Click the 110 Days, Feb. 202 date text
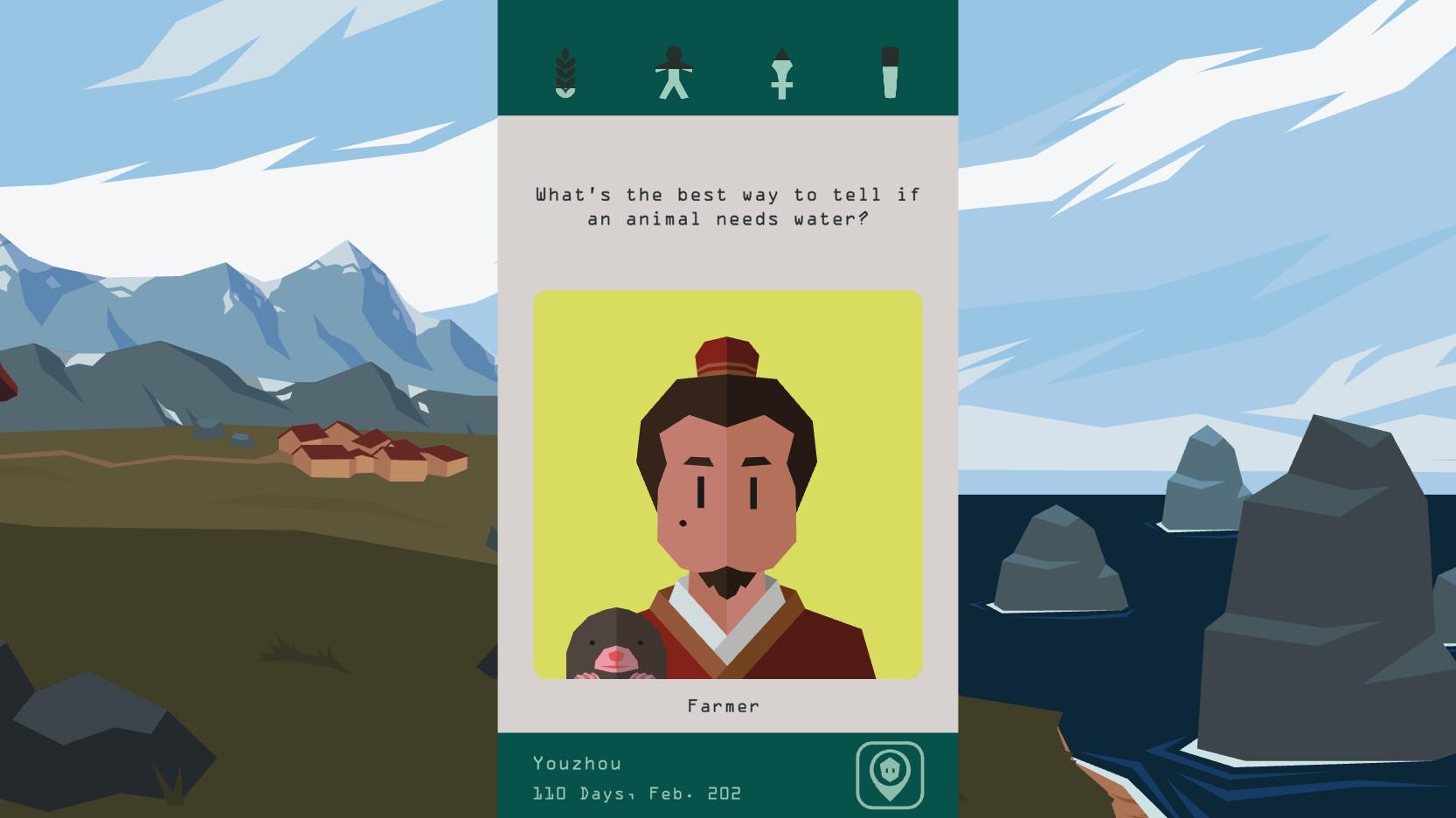This screenshot has width=1456, height=818. pyautogui.click(x=637, y=794)
